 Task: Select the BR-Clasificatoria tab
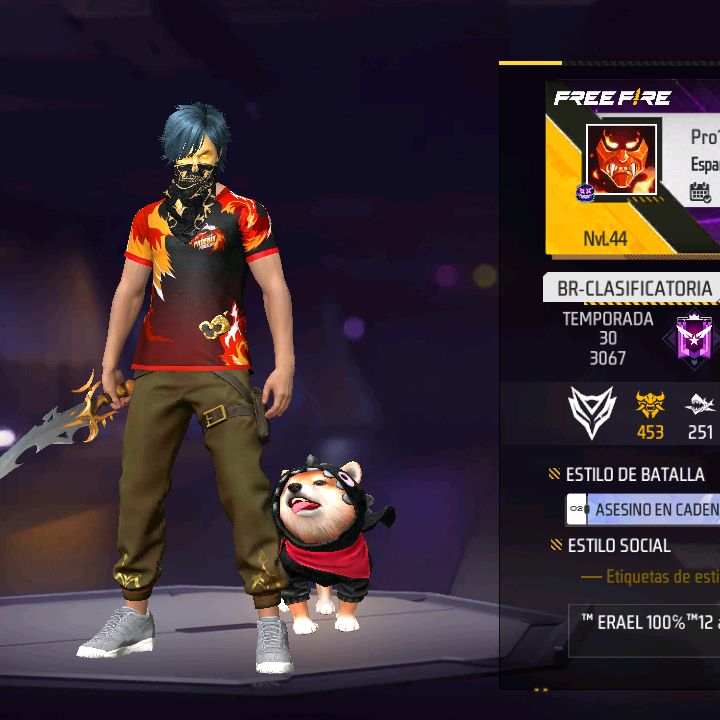(x=634, y=289)
